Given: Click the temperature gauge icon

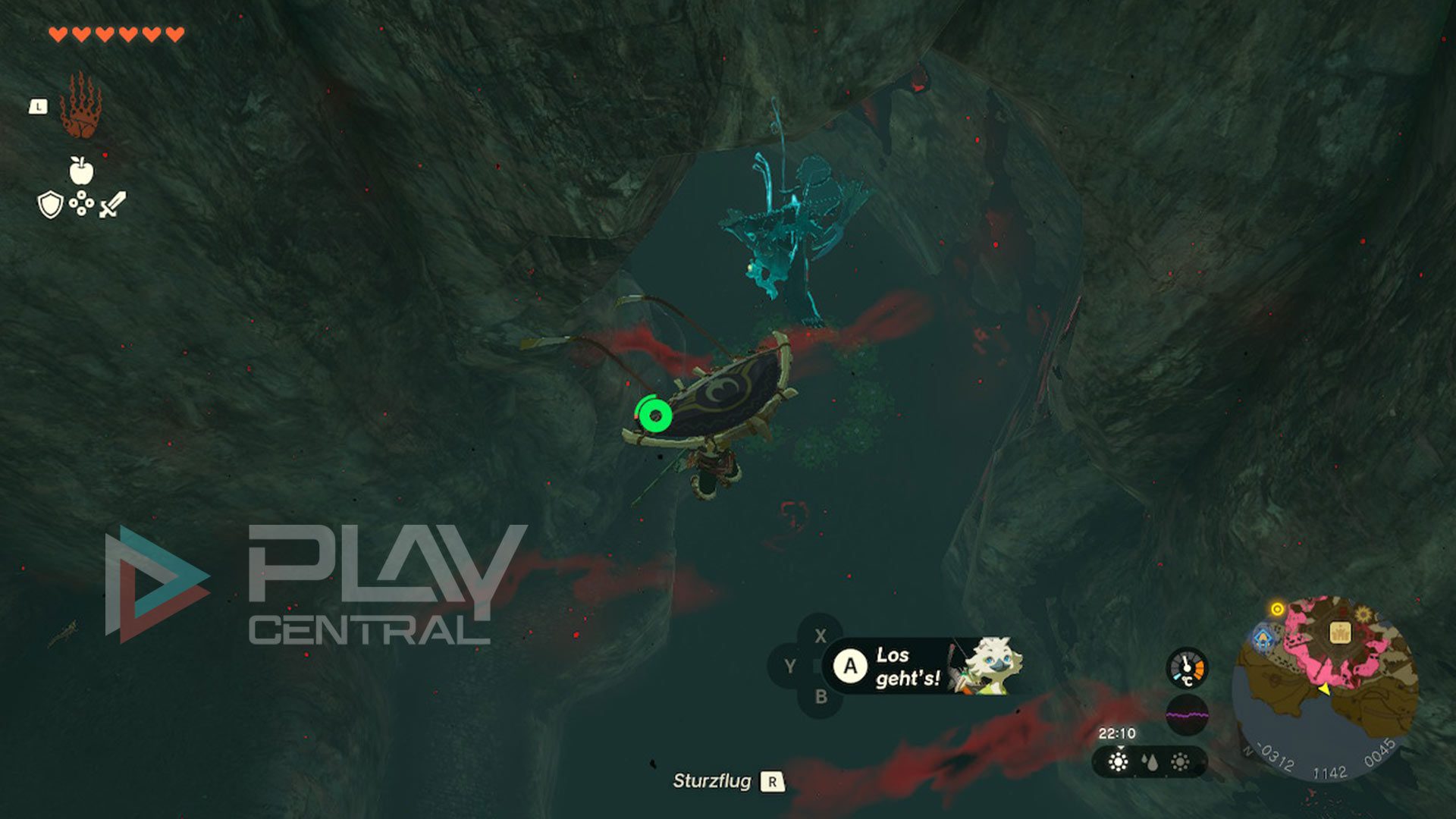Looking at the screenshot, I should [1186, 668].
